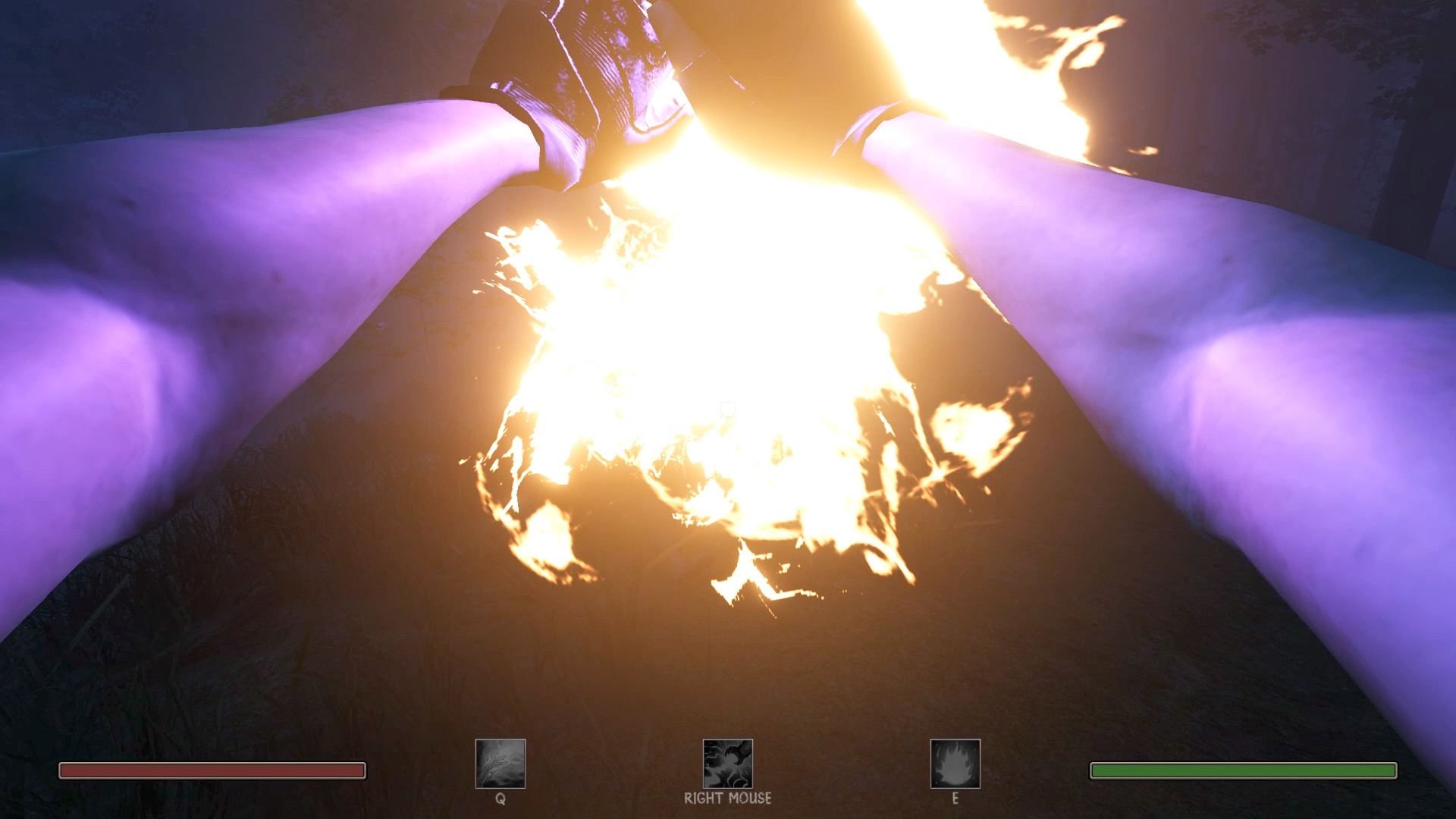Screen dimensions: 1456x819
Task: Click the crosshair dot at screen center
Action: pyautogui.click(x=728, y=409)
